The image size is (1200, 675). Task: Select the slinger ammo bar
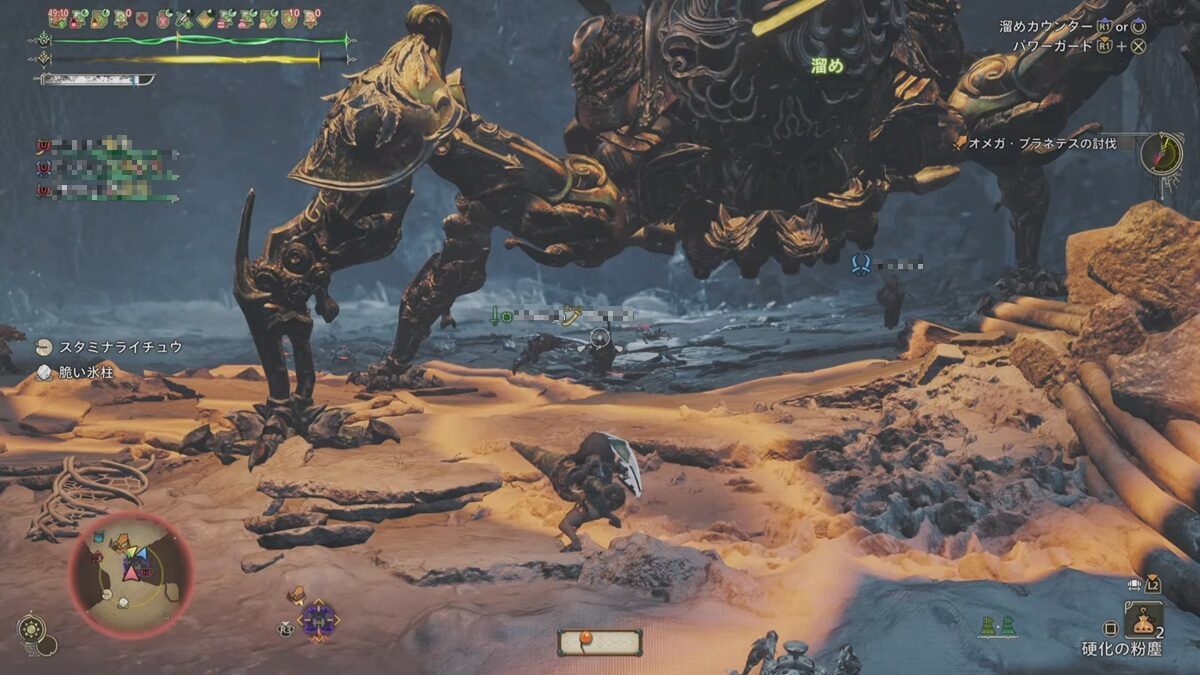pos(599,642)
